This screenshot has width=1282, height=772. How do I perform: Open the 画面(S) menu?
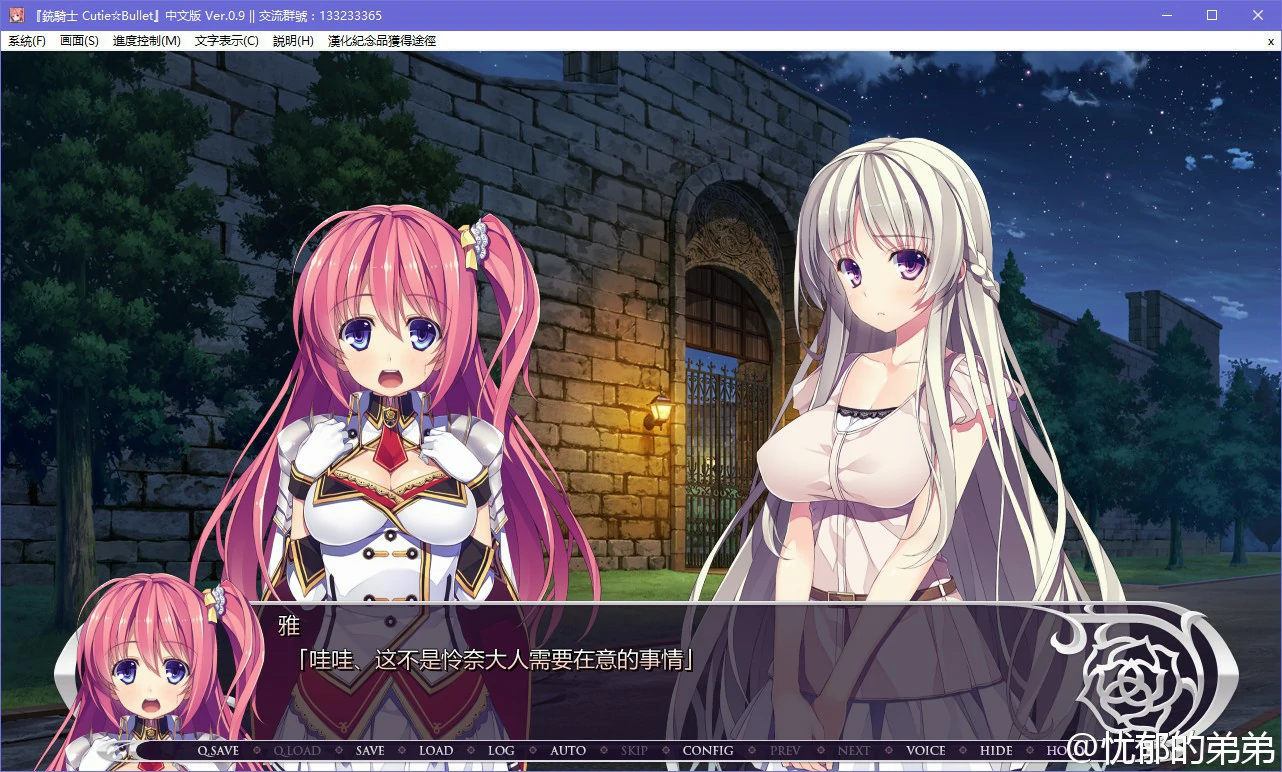point(79,41)
